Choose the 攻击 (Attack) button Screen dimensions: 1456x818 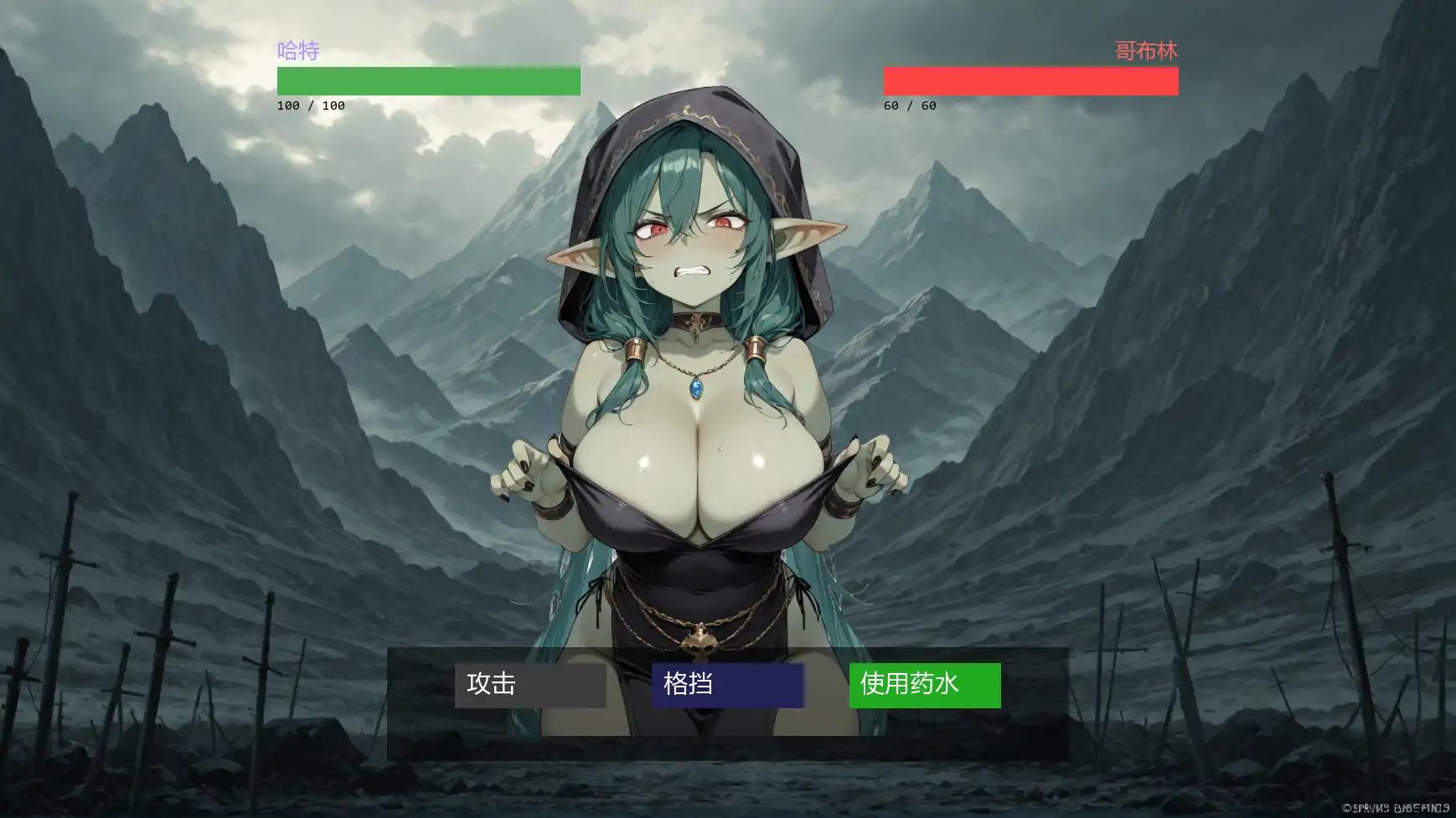[x=529, y=685]
